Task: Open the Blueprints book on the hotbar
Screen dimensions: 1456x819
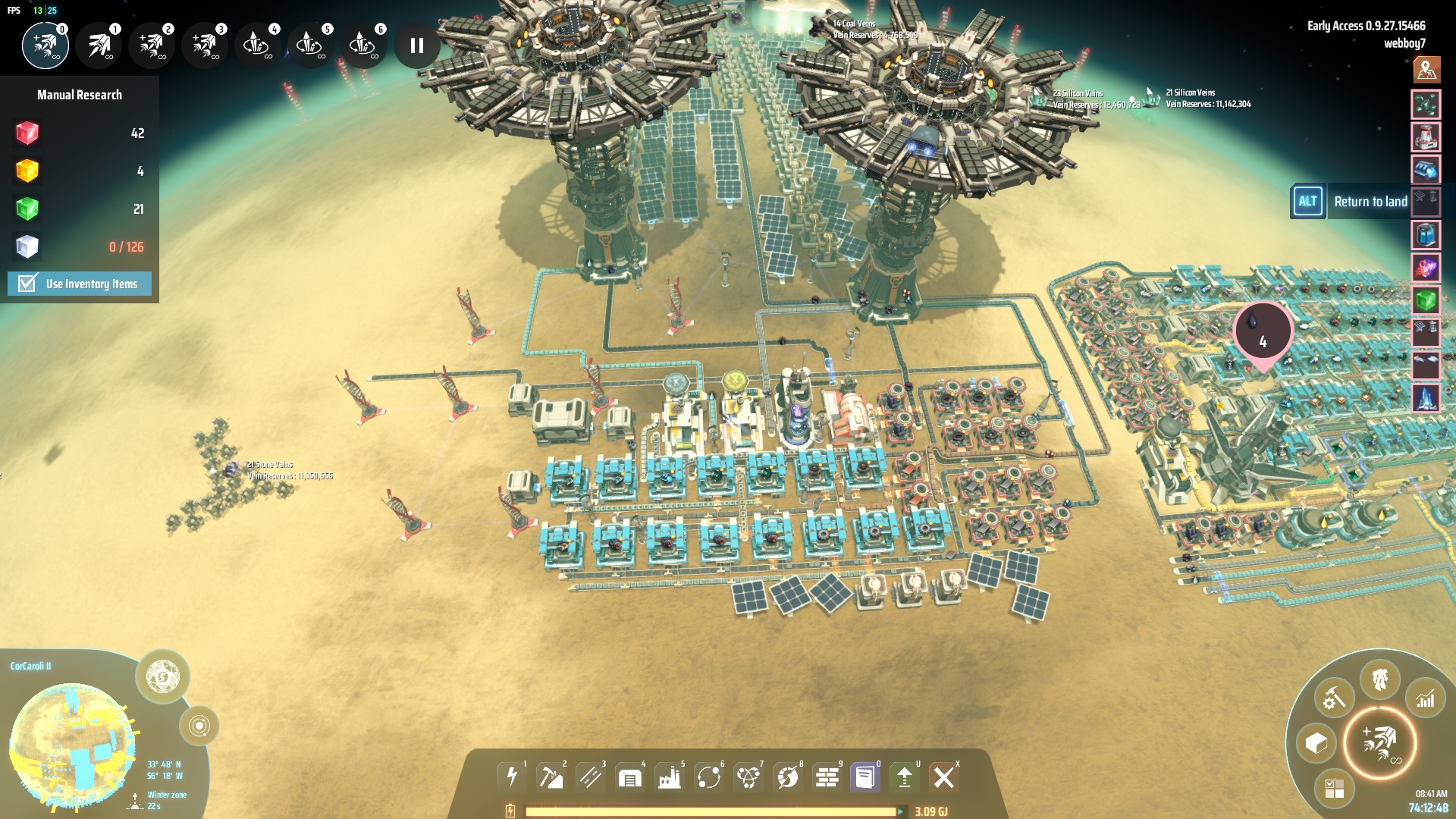Action: click(x=864, y=776)
